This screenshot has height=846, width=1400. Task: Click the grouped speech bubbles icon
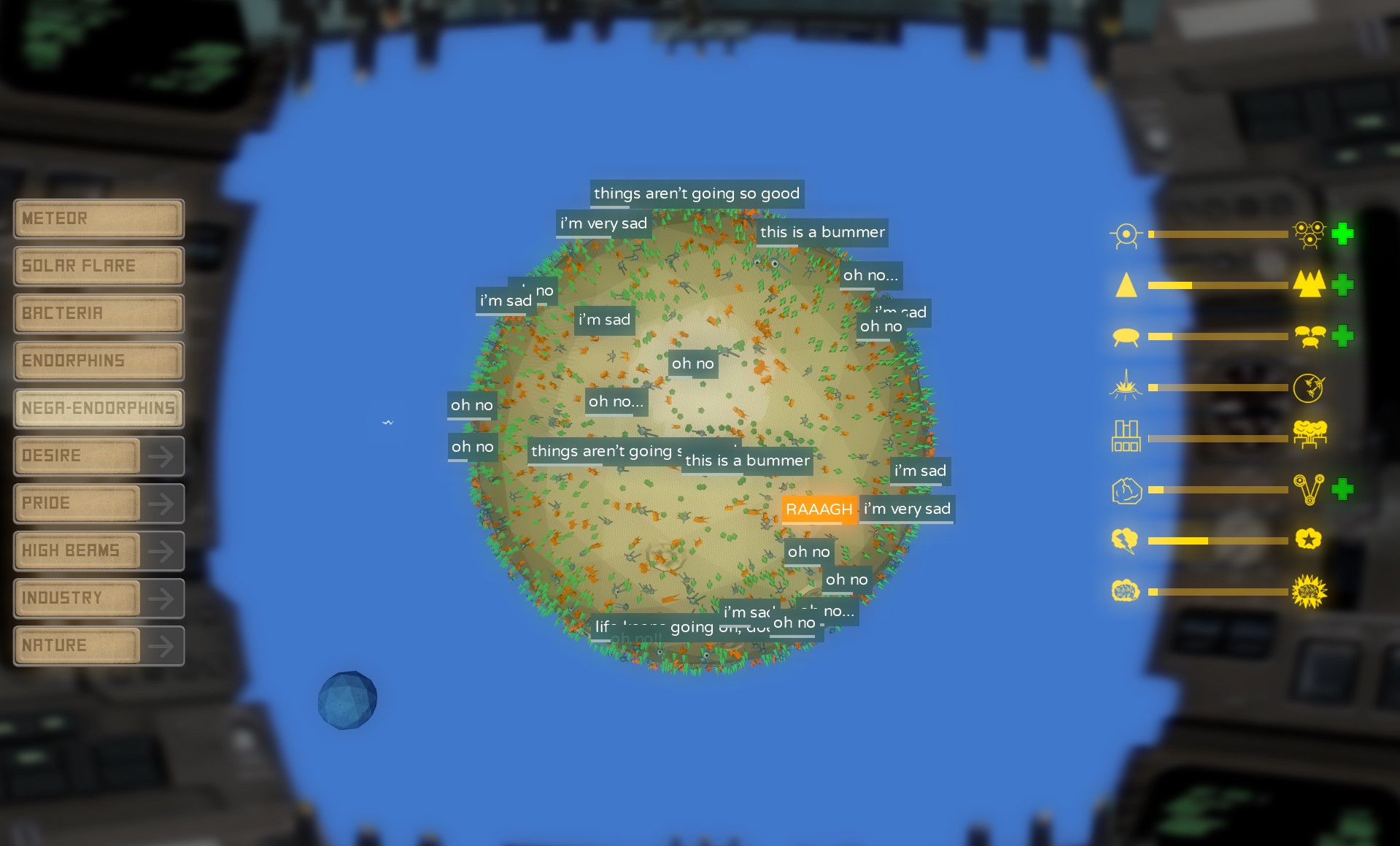click(1310, 335)
